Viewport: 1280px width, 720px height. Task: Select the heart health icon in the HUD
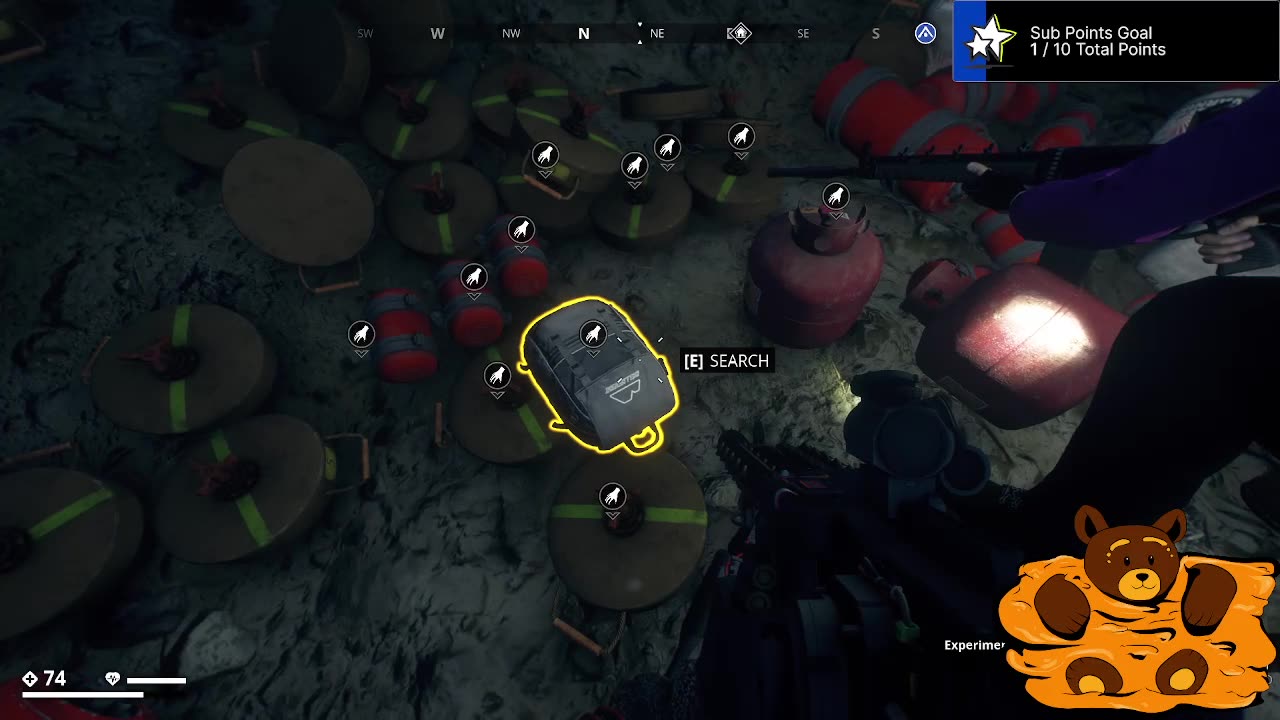click(112, 679)
